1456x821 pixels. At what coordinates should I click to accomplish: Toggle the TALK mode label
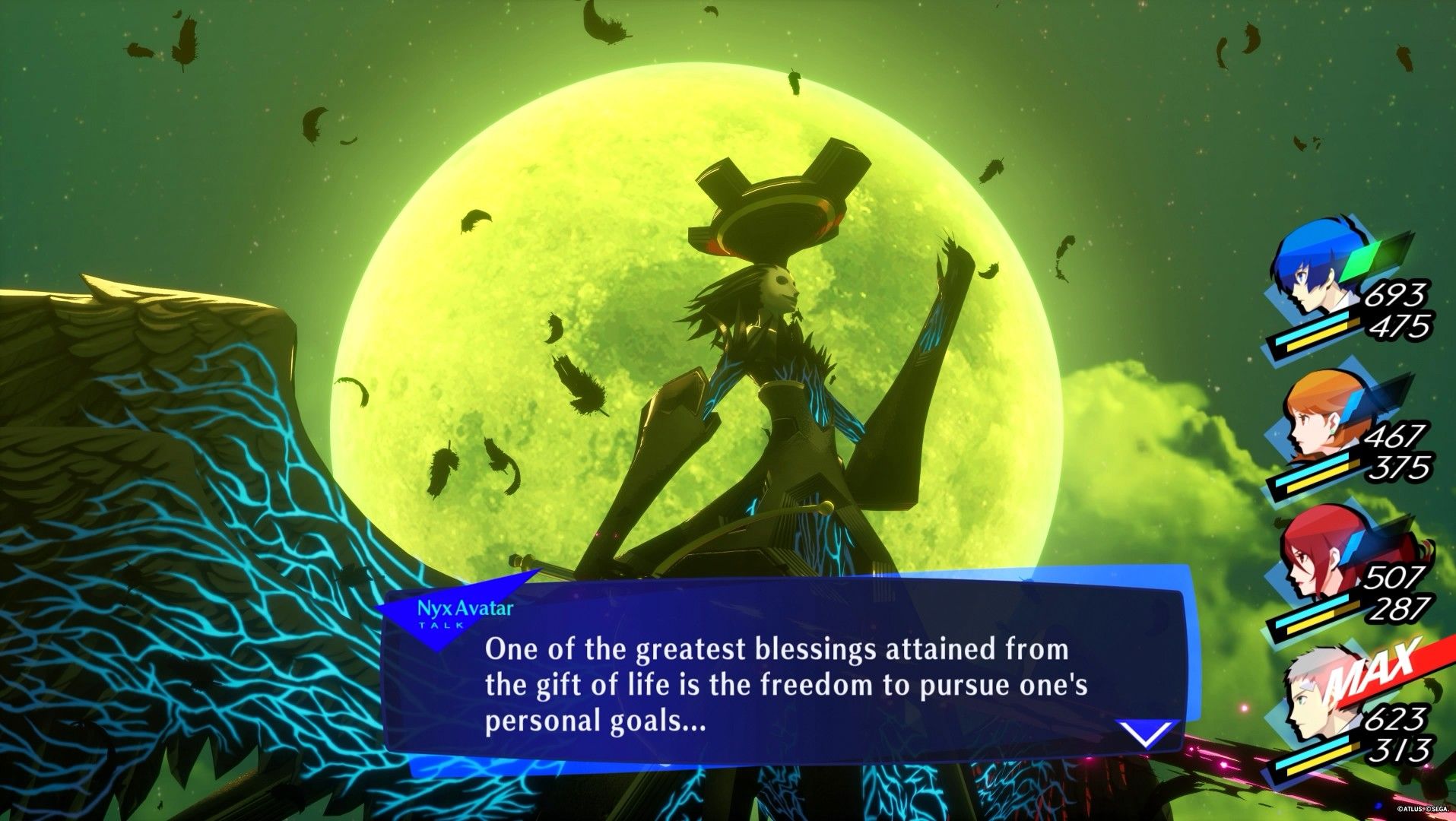point(443,626)
